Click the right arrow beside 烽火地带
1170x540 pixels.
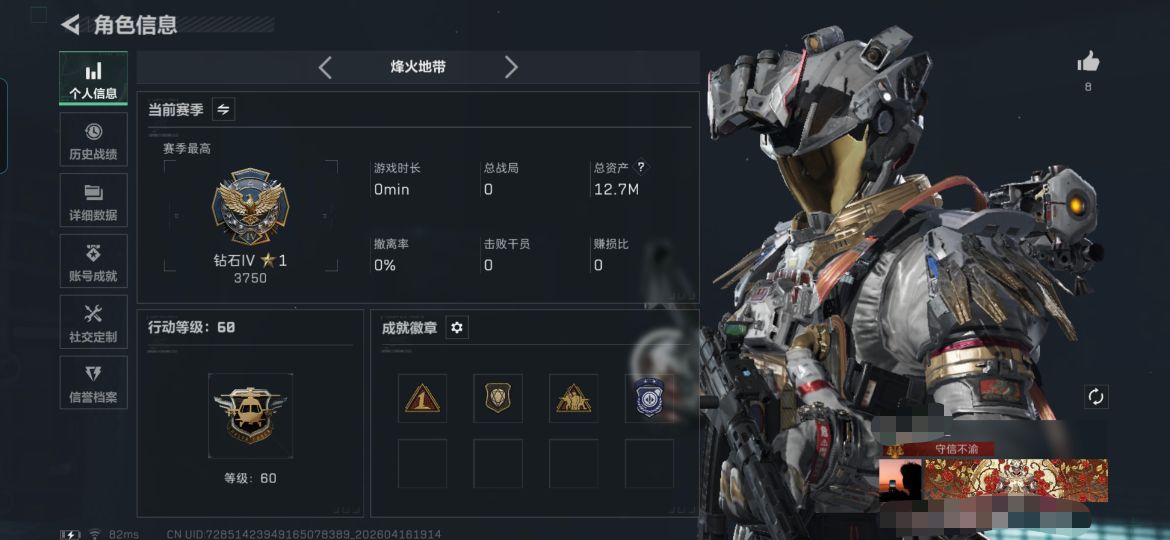coord(511,67)
